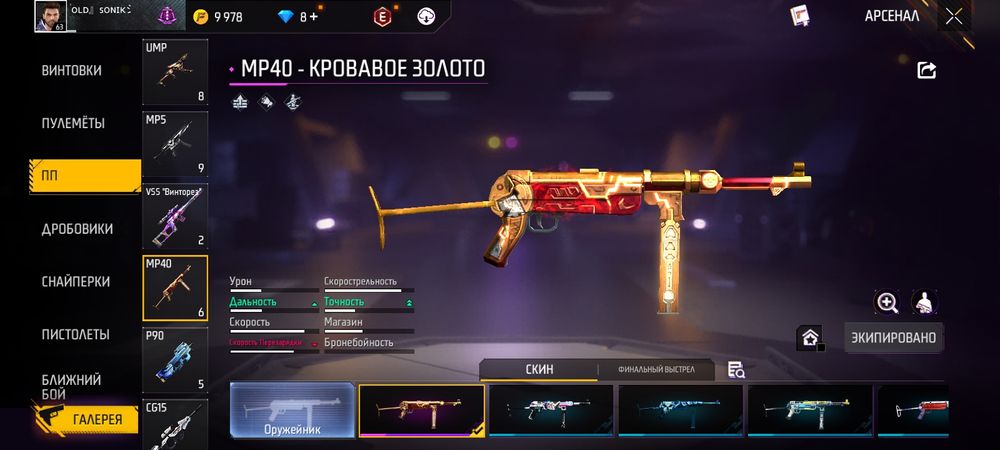Open the magnifier zoom preview icon

(887, 302)
